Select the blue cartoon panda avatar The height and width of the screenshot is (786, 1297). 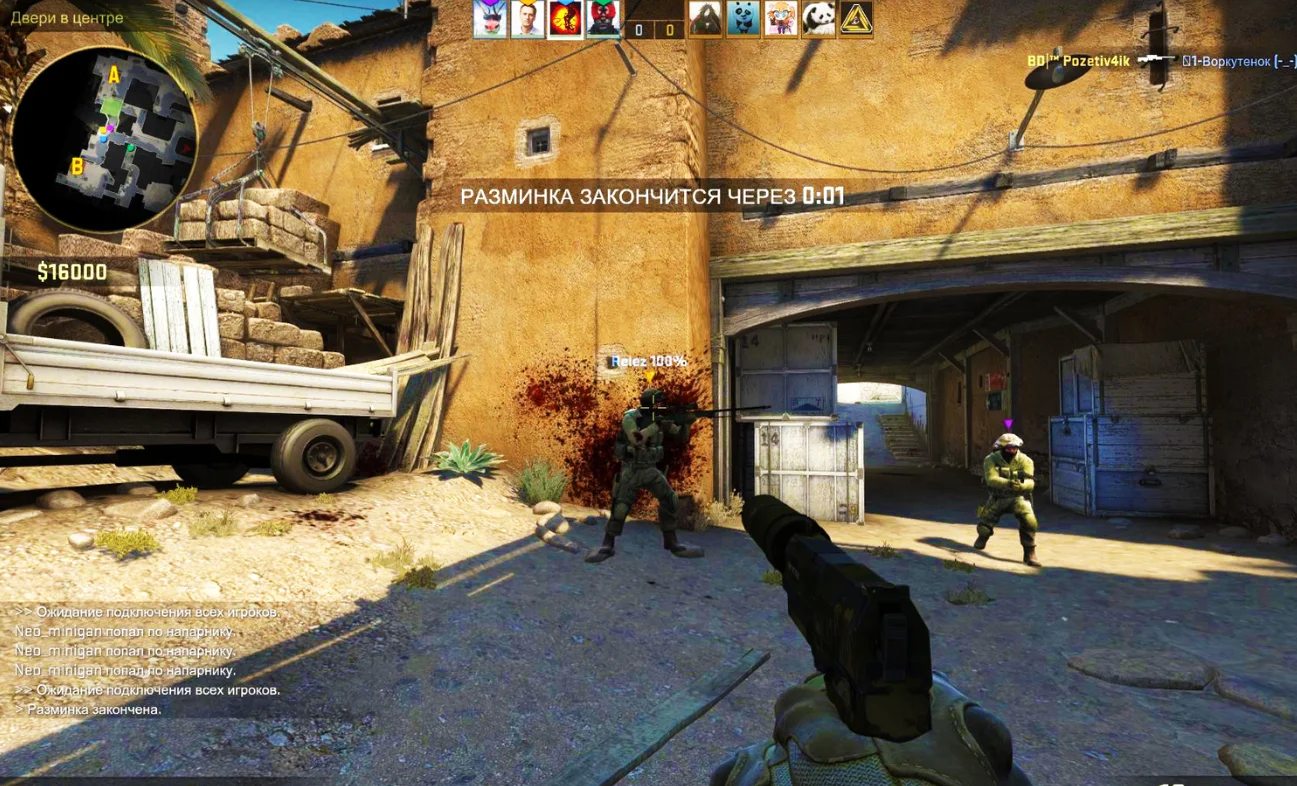coord(743,19)
